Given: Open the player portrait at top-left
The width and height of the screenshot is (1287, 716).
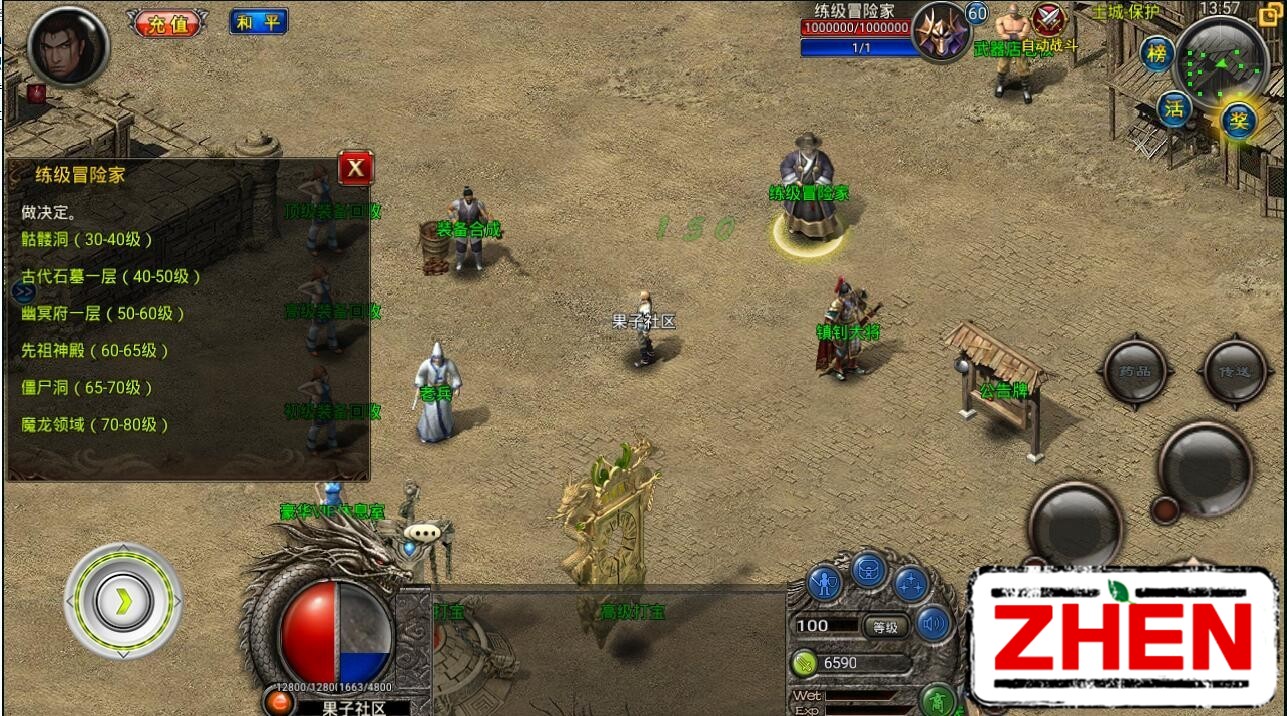Looking at the screenshot, I should pyautogui.click(x=68, y=47).
